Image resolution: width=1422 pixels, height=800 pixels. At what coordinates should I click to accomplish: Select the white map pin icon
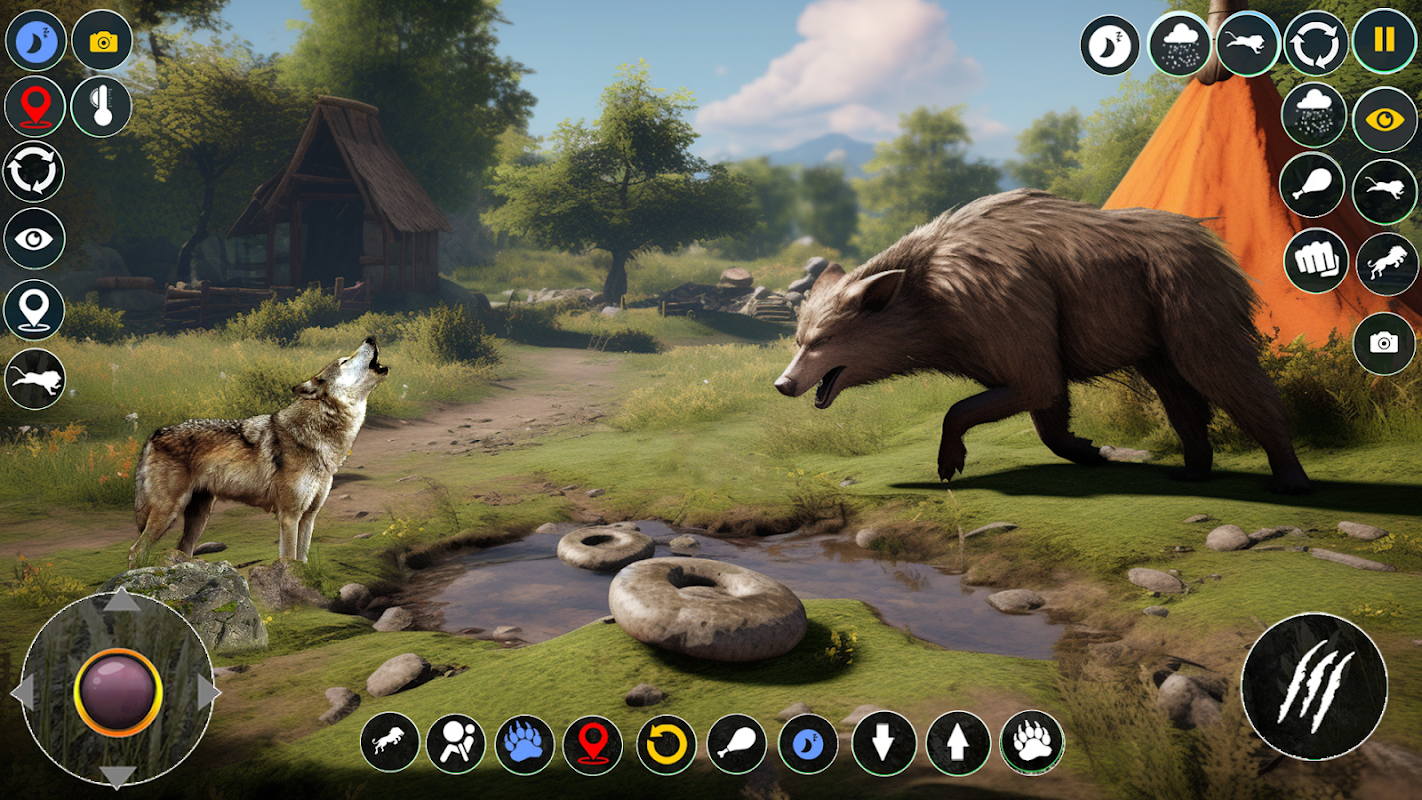(x=34, y=309)
